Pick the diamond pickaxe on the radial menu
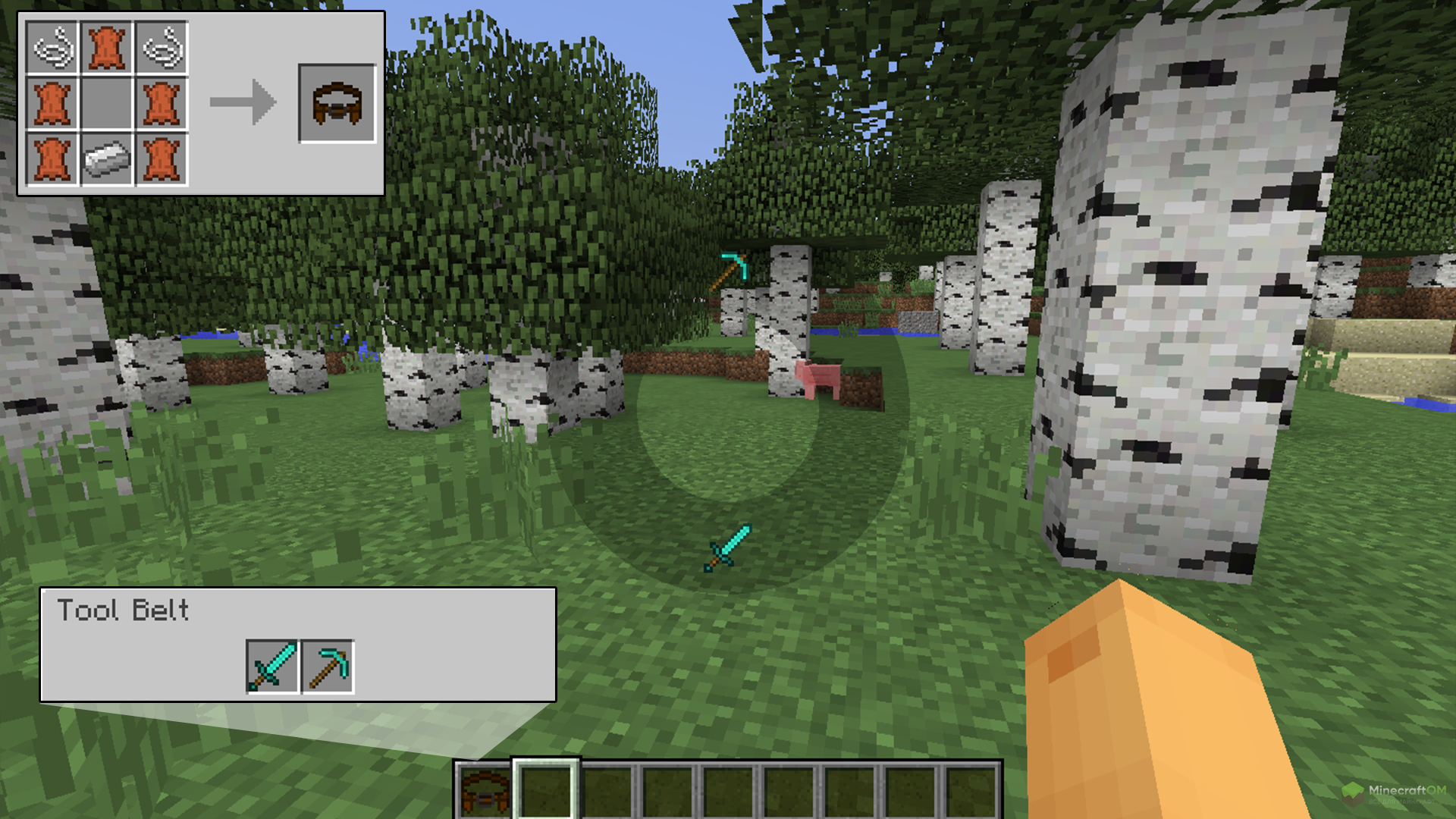The image size is (1456, 819). point(730,270)
